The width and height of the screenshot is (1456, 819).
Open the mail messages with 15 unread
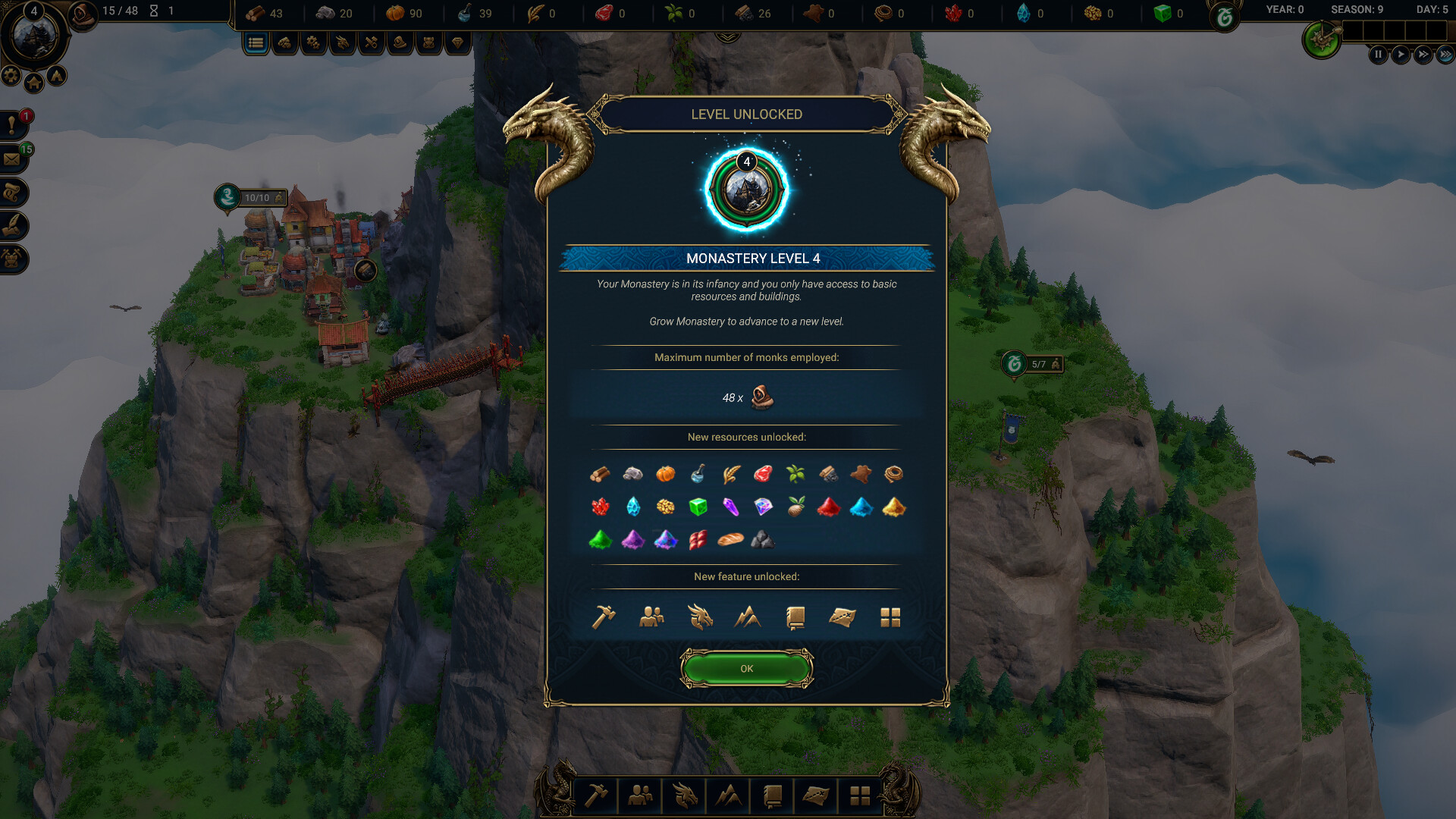pyautogui.click(x=13, y=159)
